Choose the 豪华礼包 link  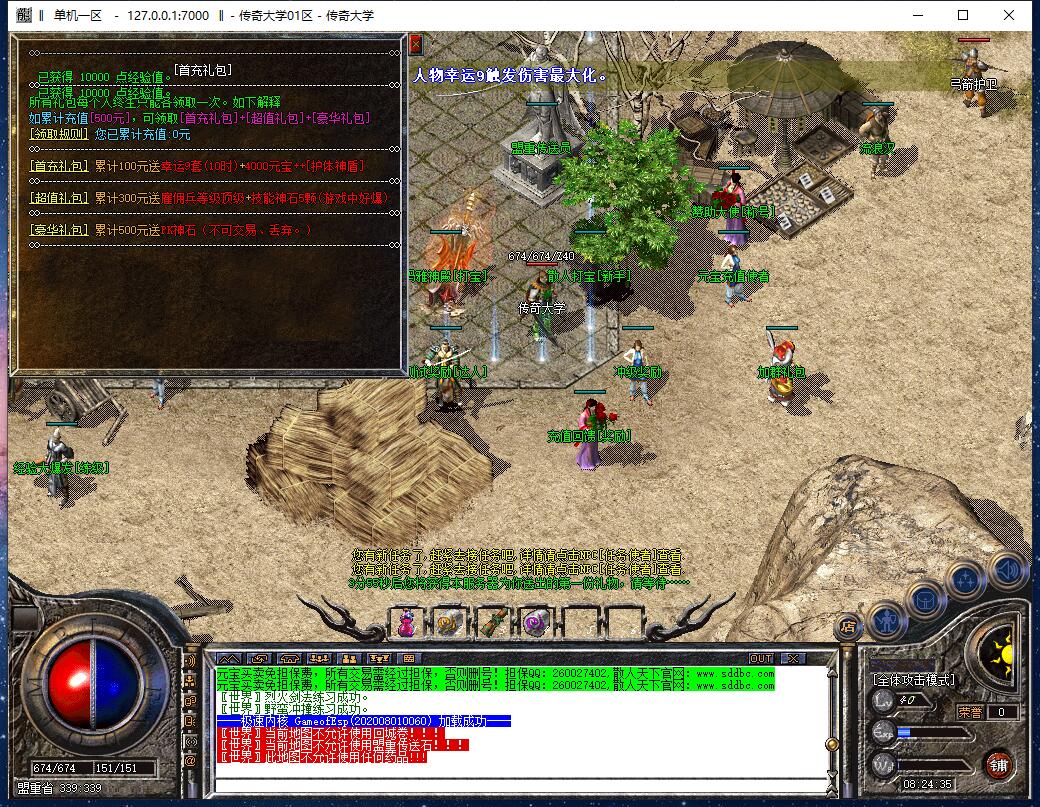coord(59,230)
